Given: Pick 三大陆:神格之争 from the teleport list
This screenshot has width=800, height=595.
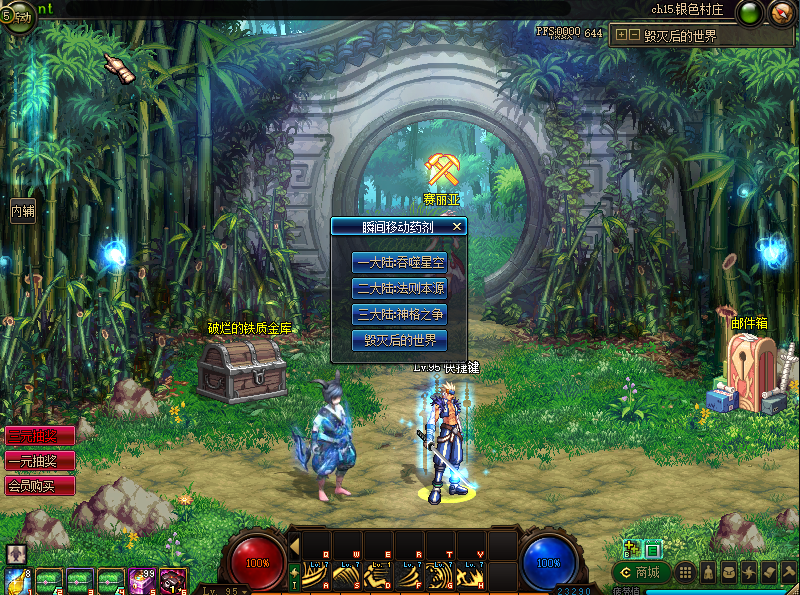Looking at the screenshot, I should click(398, 314).
